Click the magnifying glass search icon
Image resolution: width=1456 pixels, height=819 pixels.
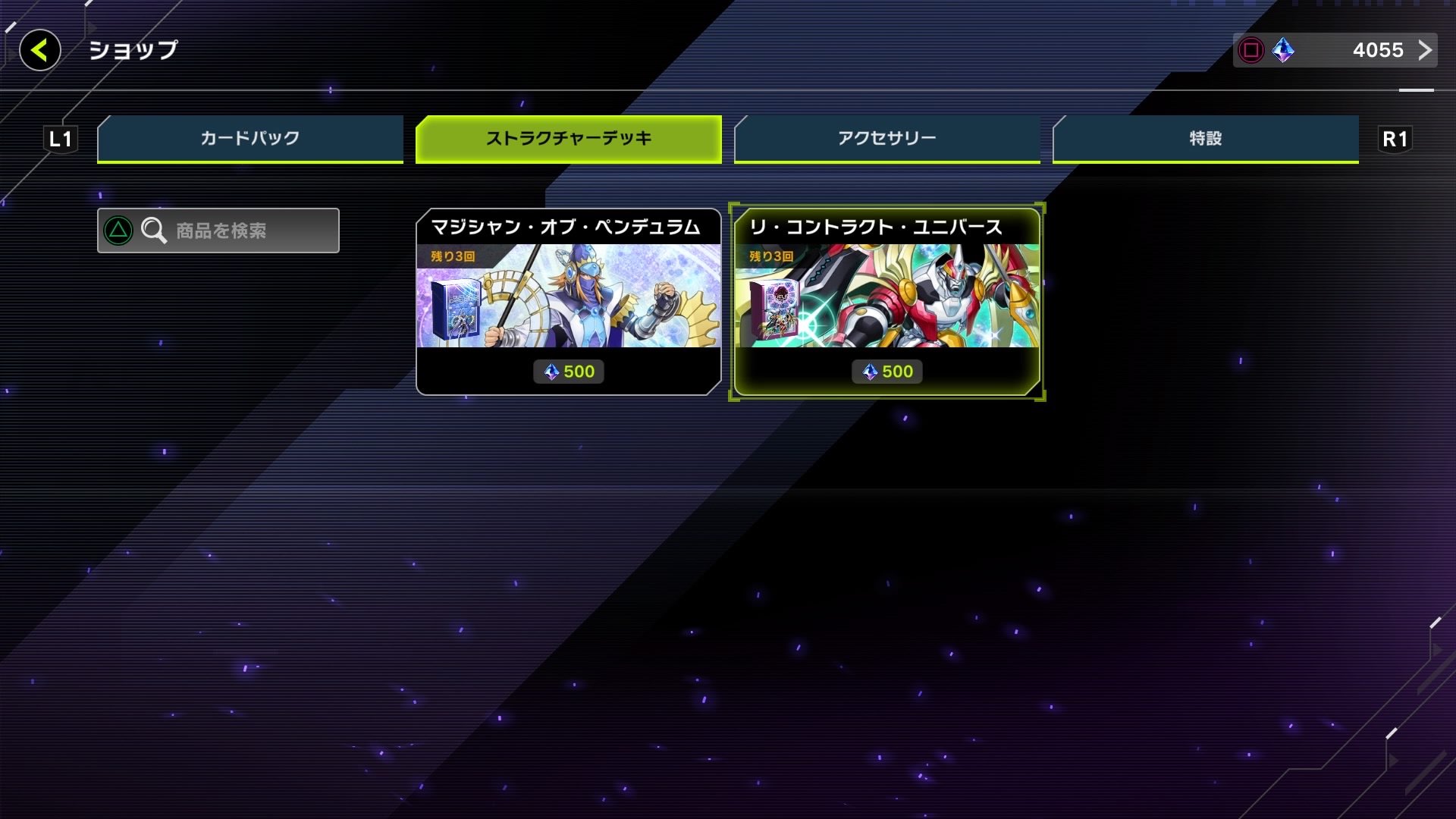click(x=154, y=231)
